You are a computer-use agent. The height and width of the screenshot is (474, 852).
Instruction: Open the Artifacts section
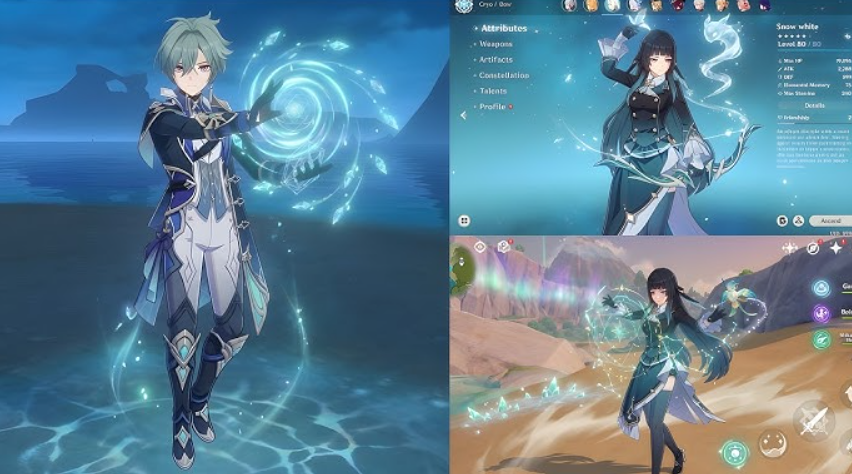(497, 60)
